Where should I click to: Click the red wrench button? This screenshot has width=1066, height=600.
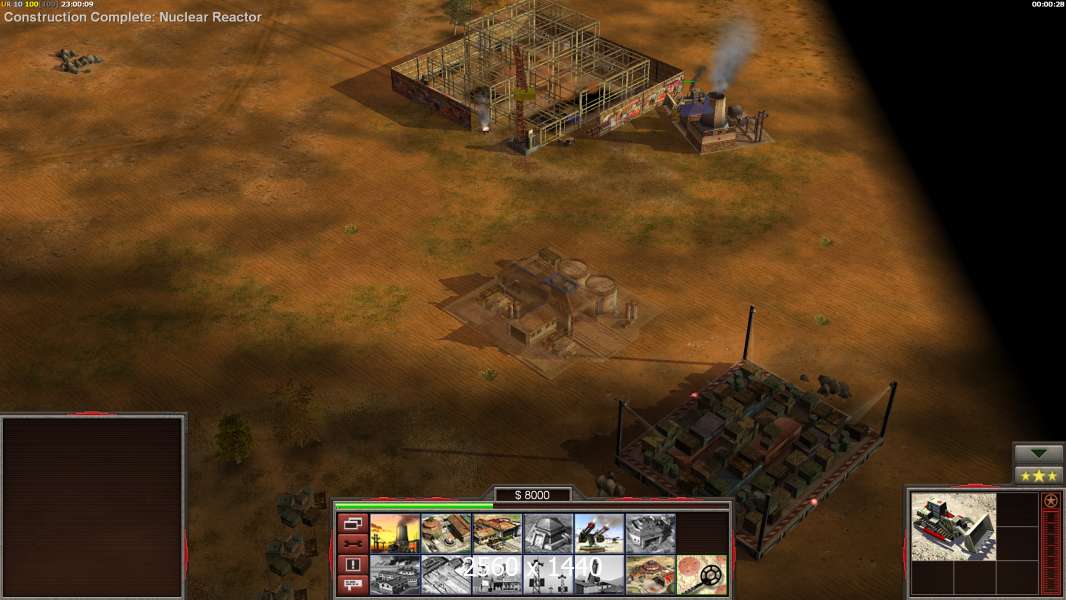click(351, 544)
